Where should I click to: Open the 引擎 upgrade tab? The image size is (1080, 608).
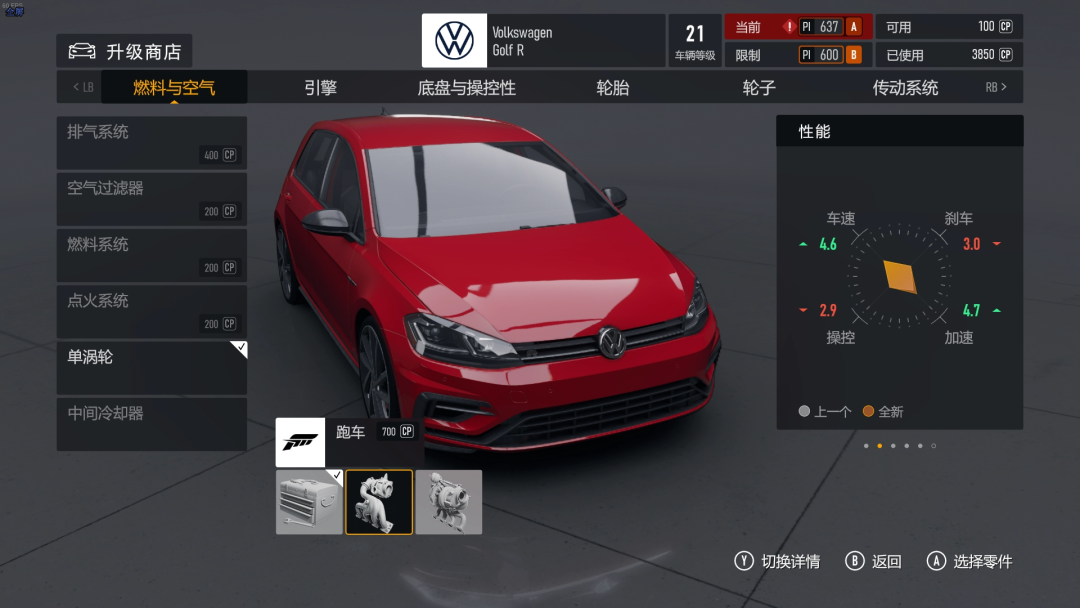point(320,88)
